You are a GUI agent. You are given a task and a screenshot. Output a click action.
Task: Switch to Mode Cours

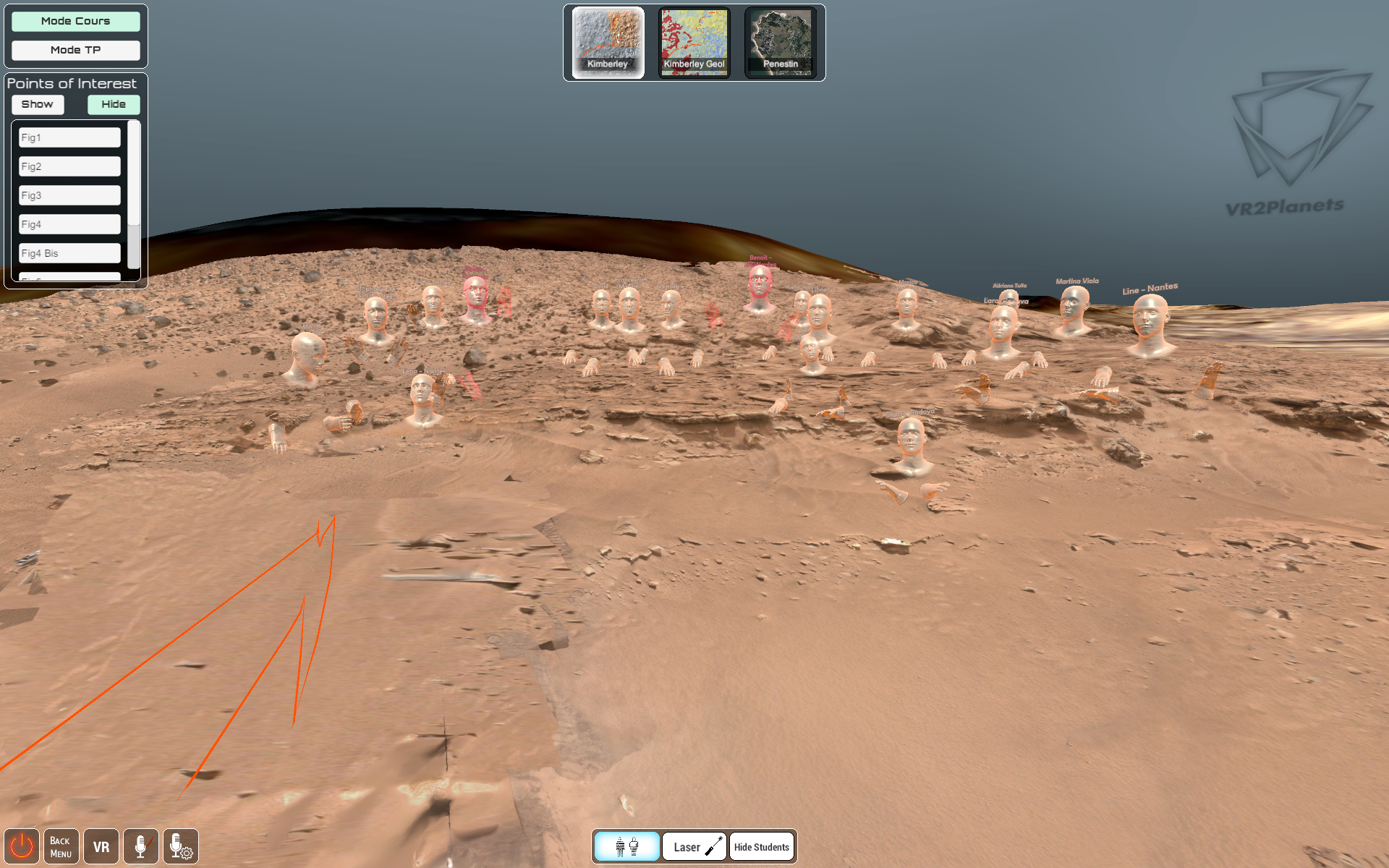[75, 21]
